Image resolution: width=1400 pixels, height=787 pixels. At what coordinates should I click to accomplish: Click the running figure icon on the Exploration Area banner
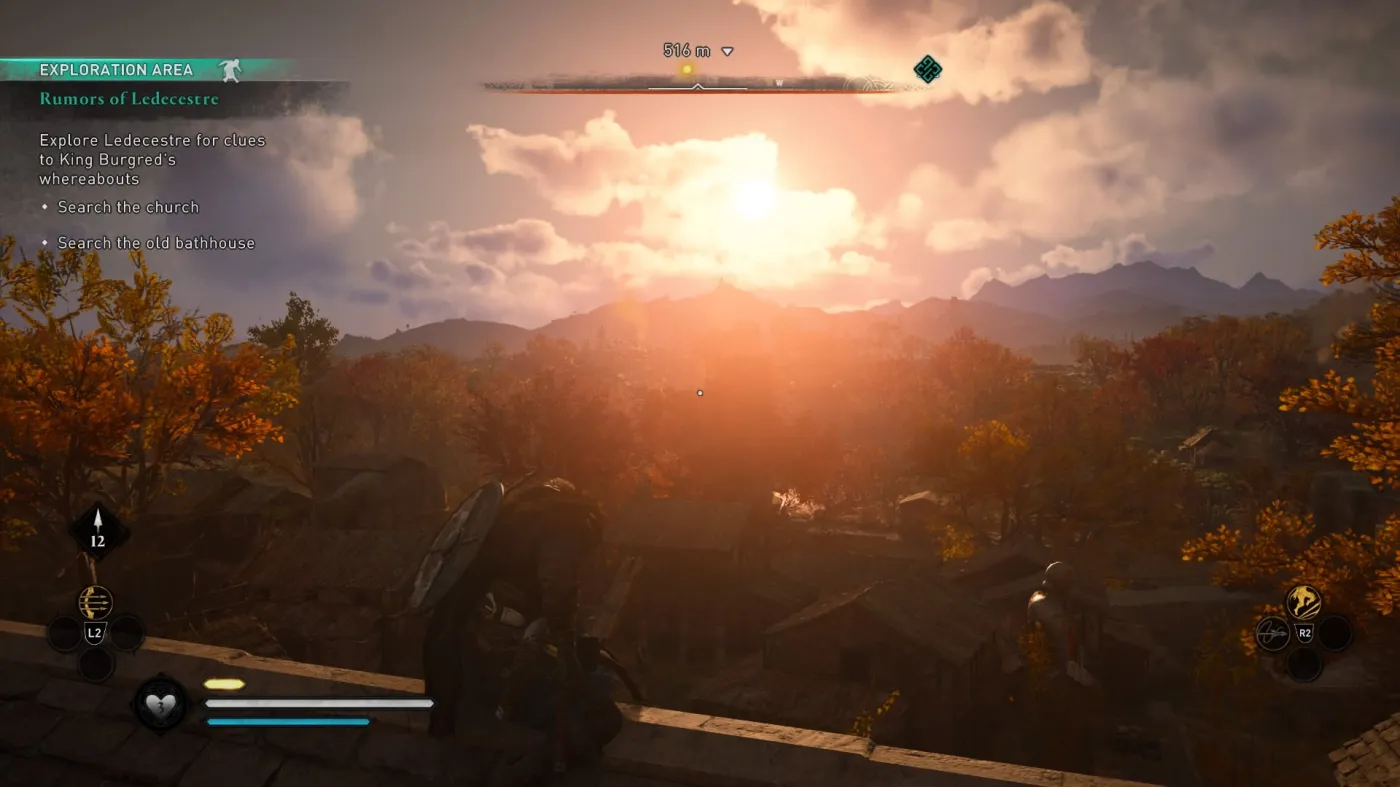coord(232,69)
